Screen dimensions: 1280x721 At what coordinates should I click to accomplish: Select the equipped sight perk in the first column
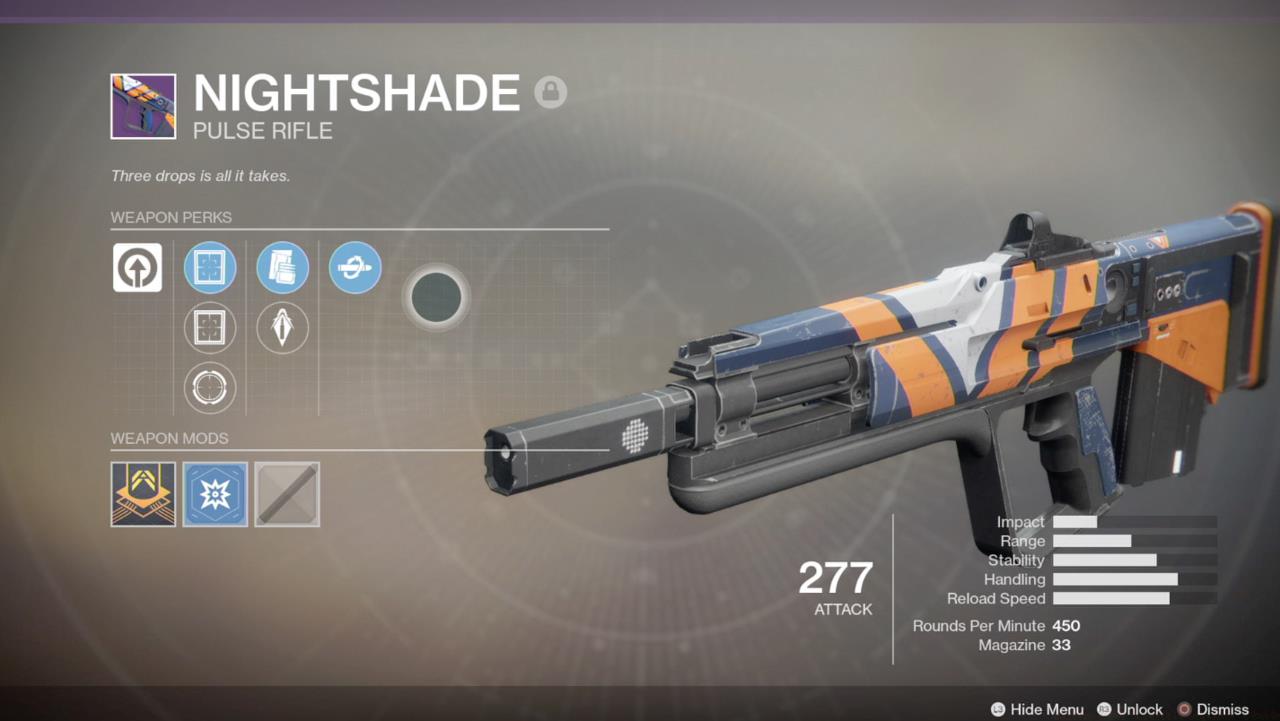click(209, 267)
